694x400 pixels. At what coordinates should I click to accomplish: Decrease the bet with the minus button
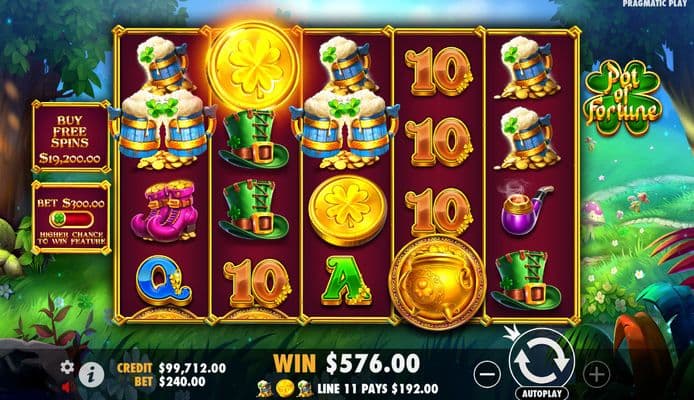[484, 374]
